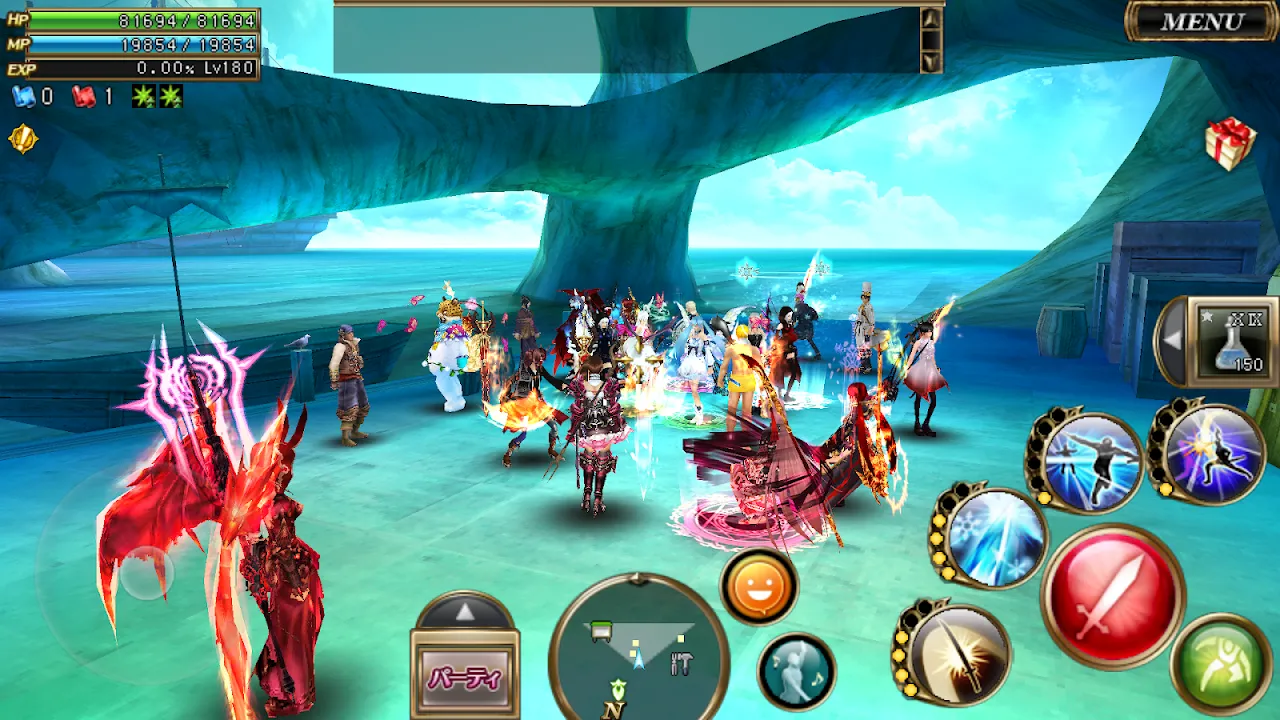Open the MENU button
The height and width of the screenshot is (720, 1280).
click(1202, 22)
